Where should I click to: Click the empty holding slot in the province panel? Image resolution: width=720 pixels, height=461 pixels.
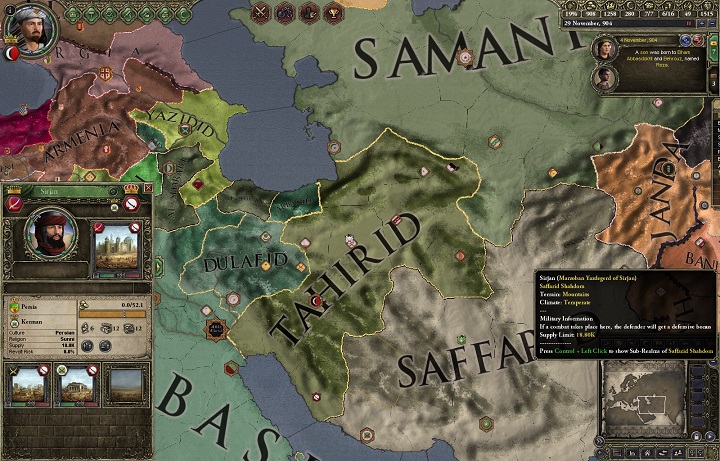click(x=125, y=385)
